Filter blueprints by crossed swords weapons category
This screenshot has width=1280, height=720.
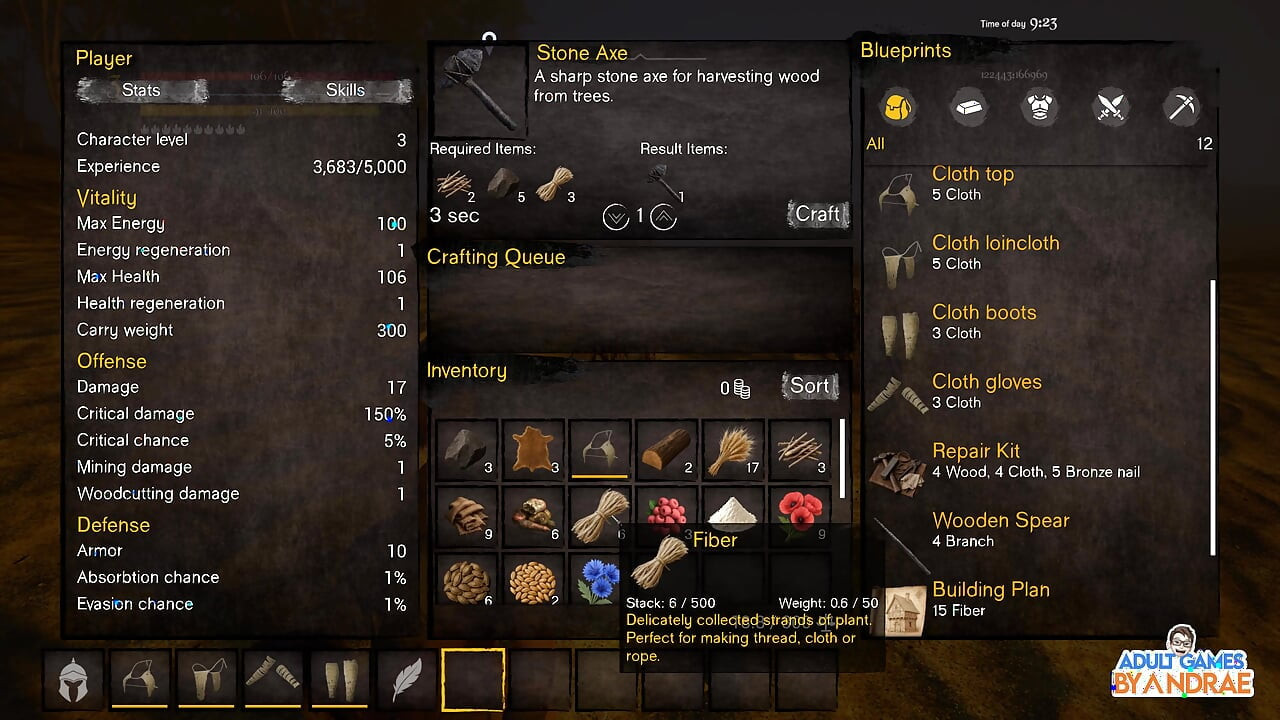[1111, 107]
